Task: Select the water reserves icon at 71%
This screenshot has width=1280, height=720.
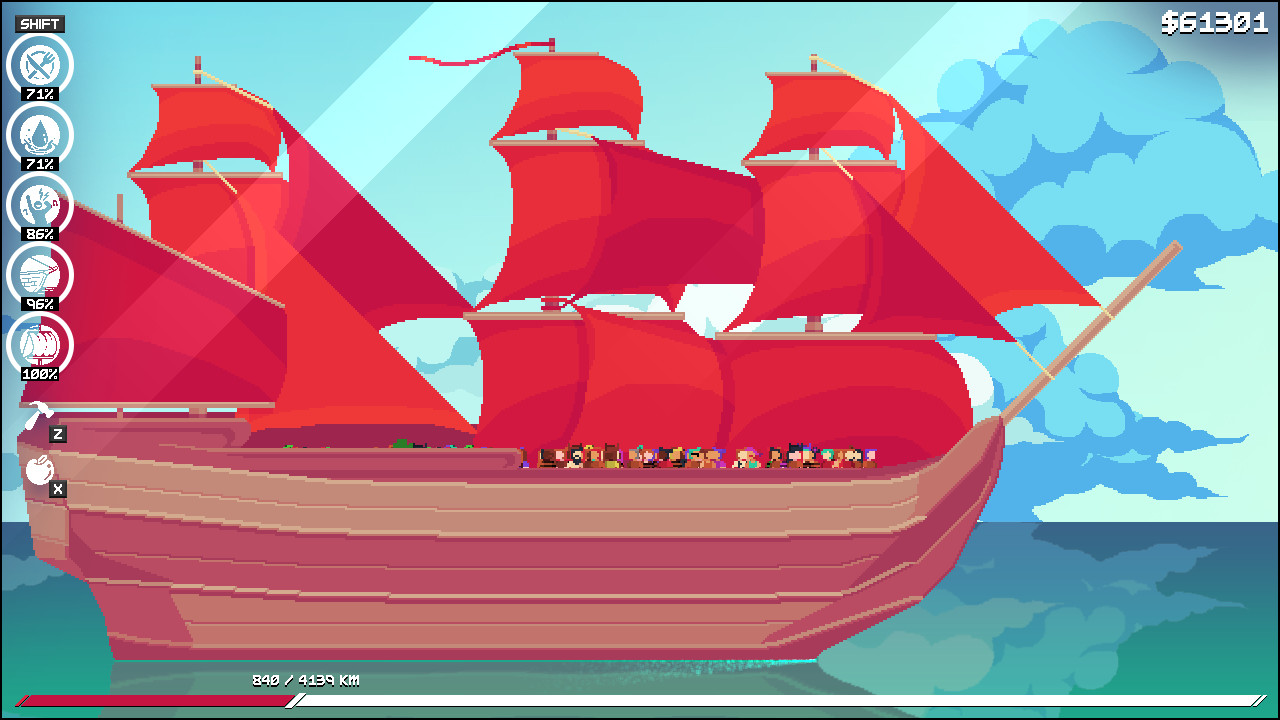Action: point(40,137)
